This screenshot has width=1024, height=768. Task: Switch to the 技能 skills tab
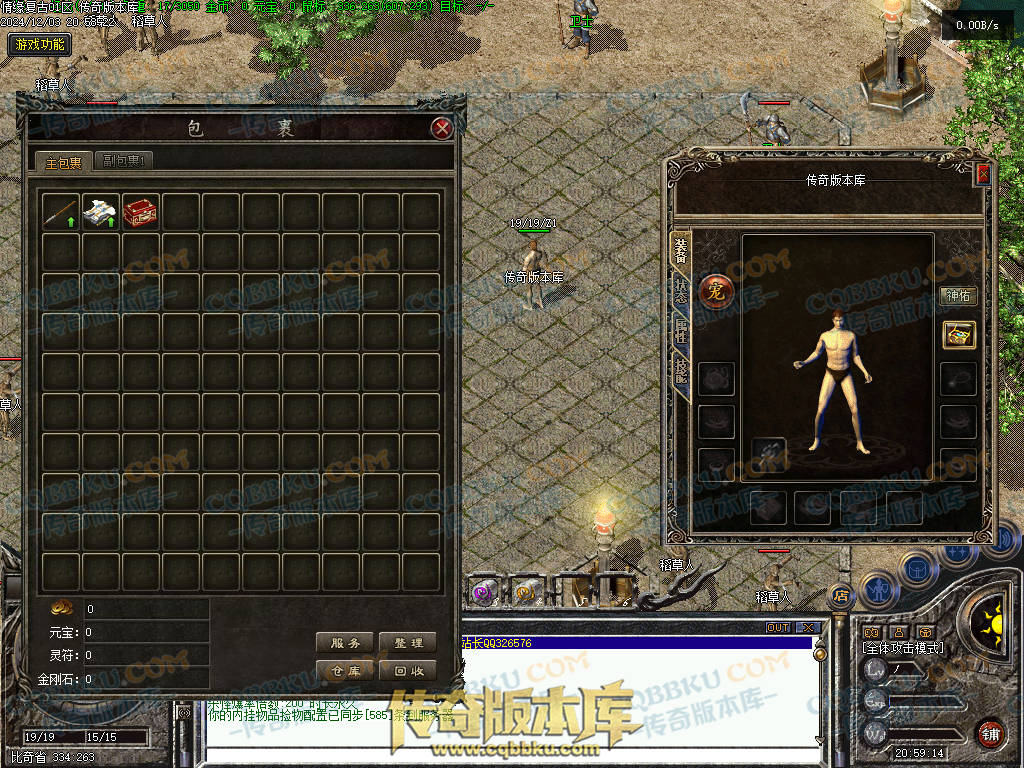[x=681, y=371]
